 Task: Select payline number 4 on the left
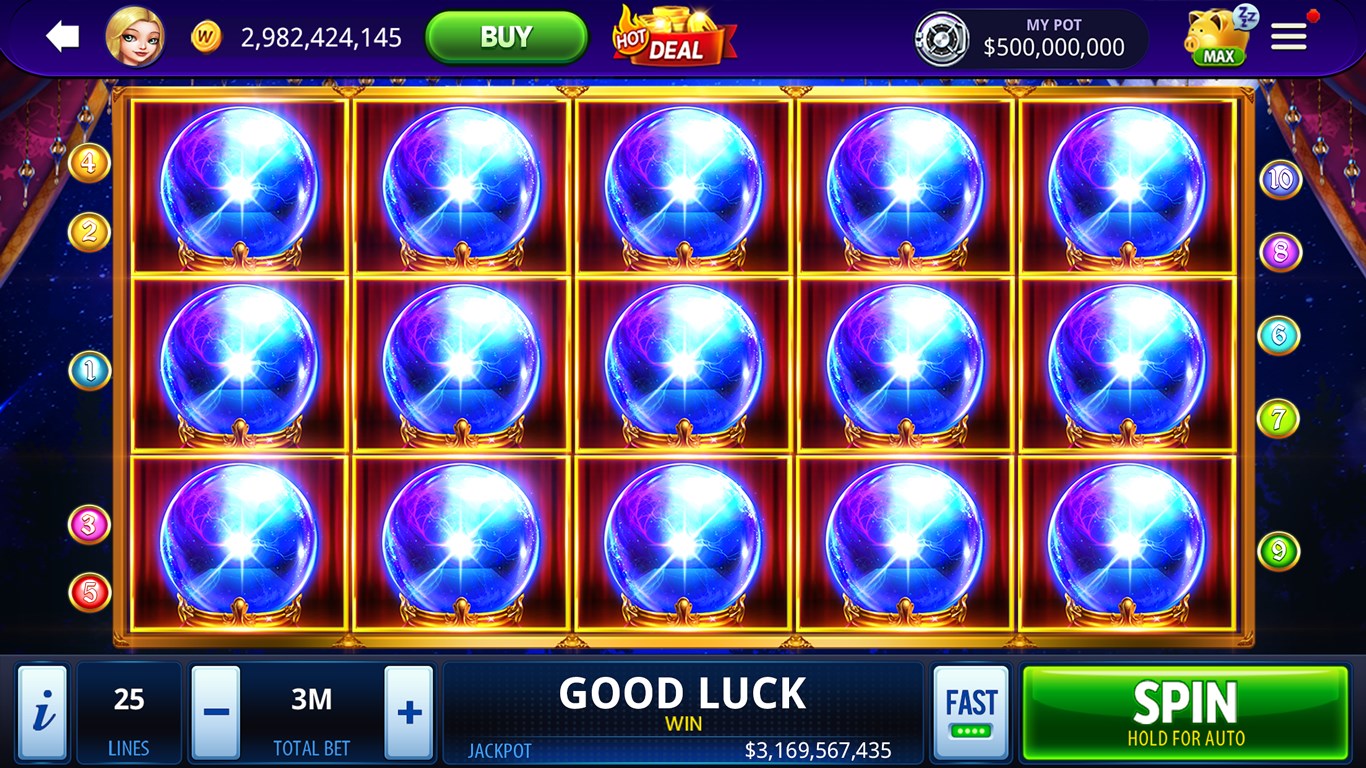point(90,162)
